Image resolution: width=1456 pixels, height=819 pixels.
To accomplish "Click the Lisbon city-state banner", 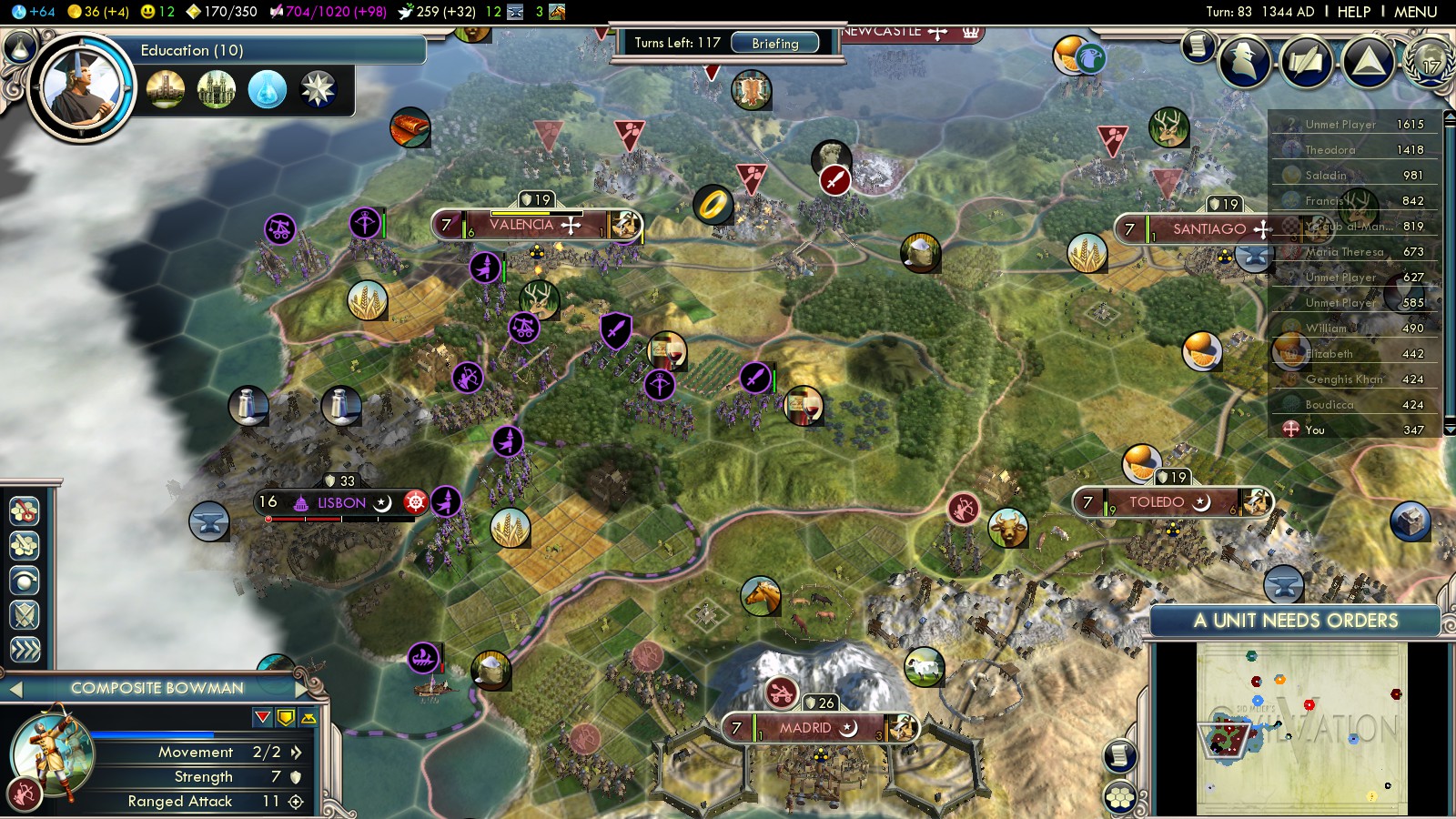I will [x=341, y=502].
